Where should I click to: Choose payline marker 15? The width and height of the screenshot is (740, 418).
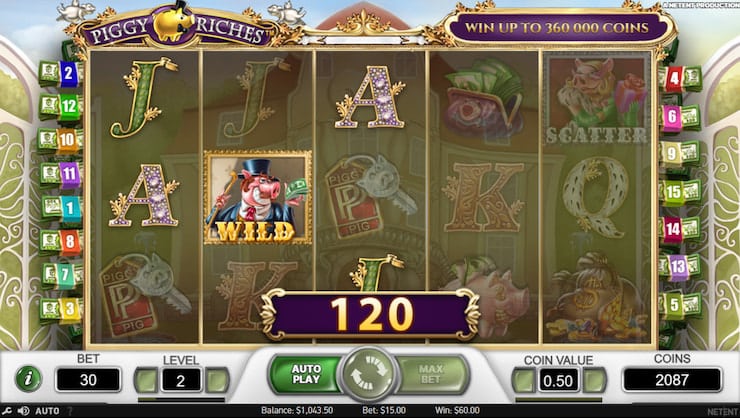674,190
